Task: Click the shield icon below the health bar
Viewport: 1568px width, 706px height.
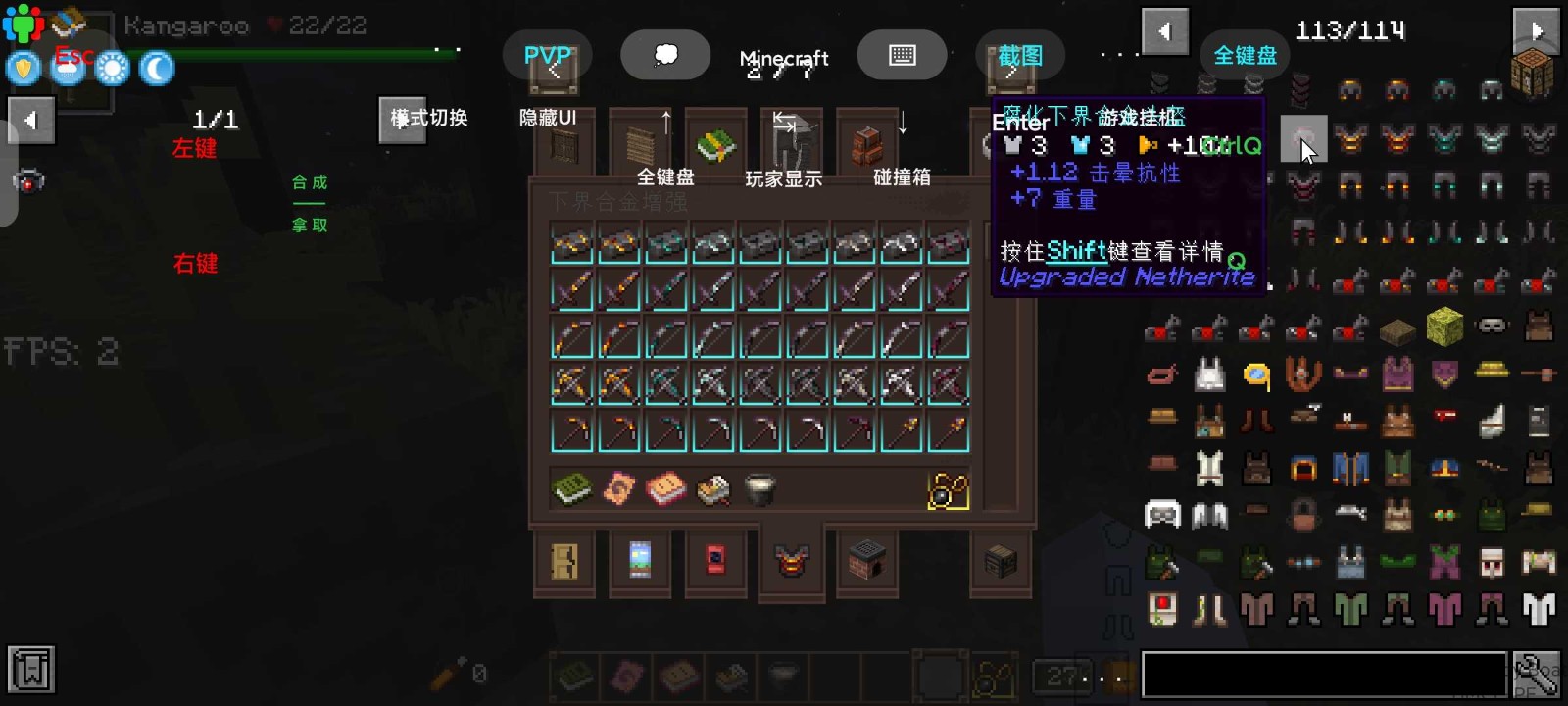Action: point(23,67)
